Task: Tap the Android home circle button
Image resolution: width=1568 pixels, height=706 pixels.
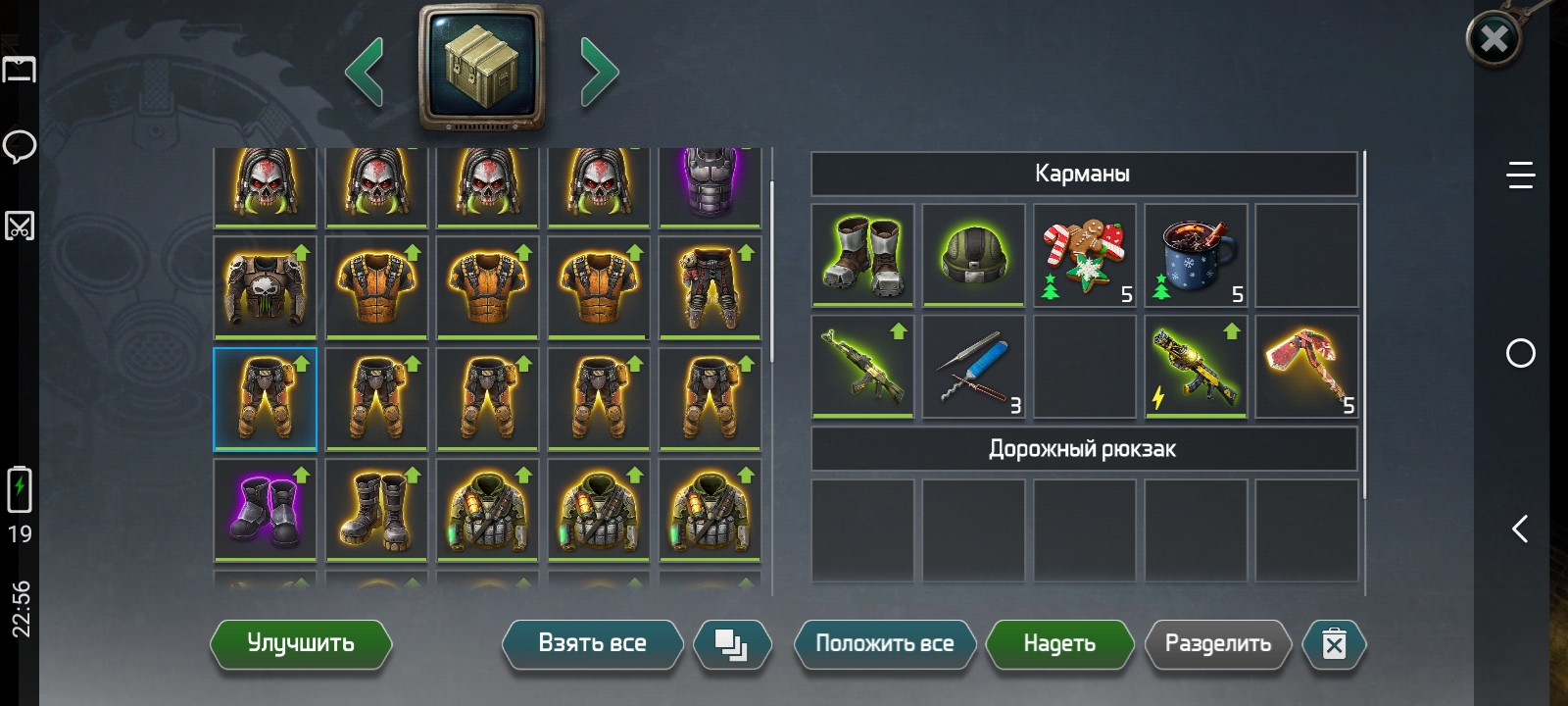Action: click(1520, 353)
